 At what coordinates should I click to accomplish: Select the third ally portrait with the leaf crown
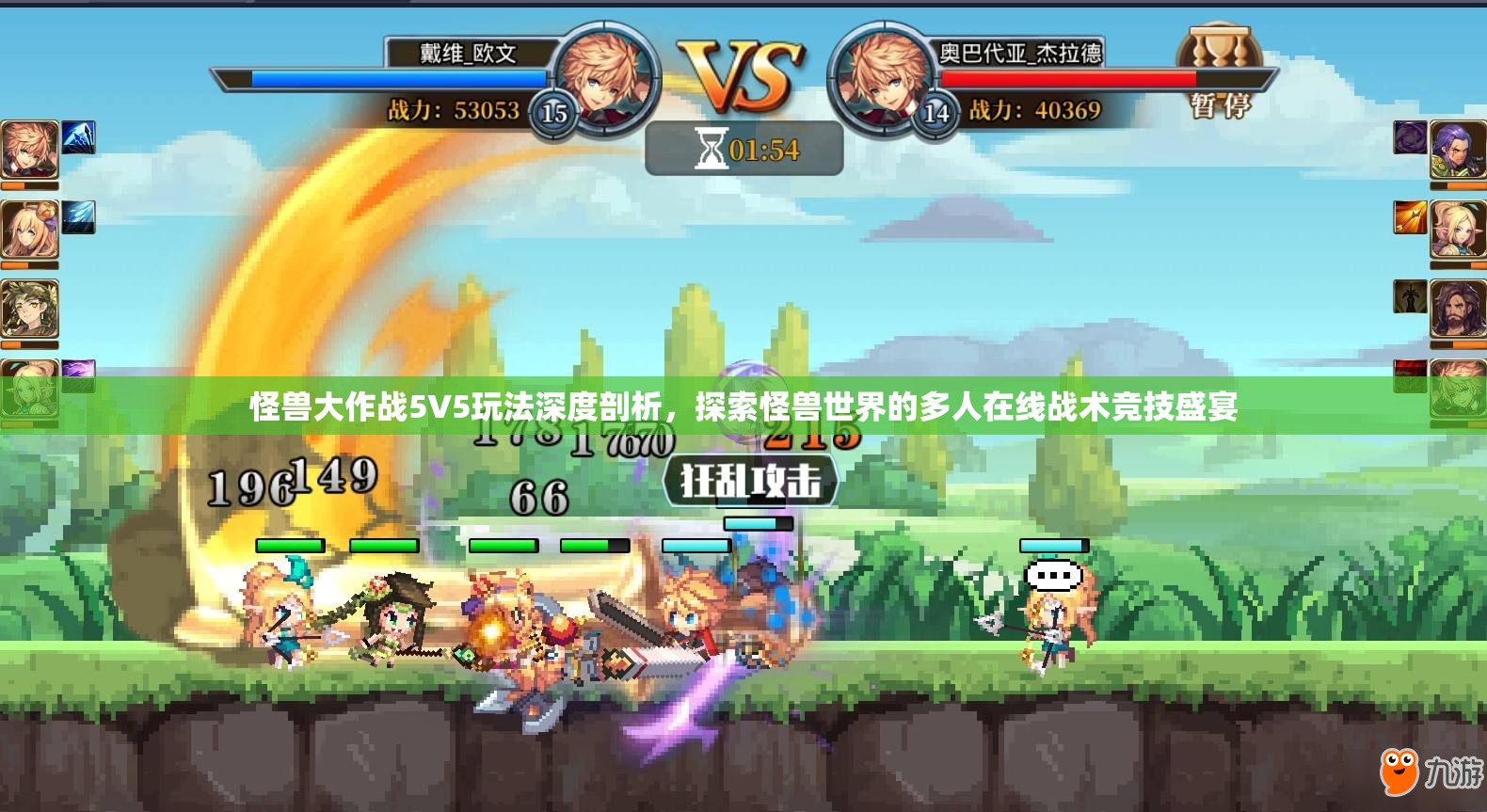(31, 307)
